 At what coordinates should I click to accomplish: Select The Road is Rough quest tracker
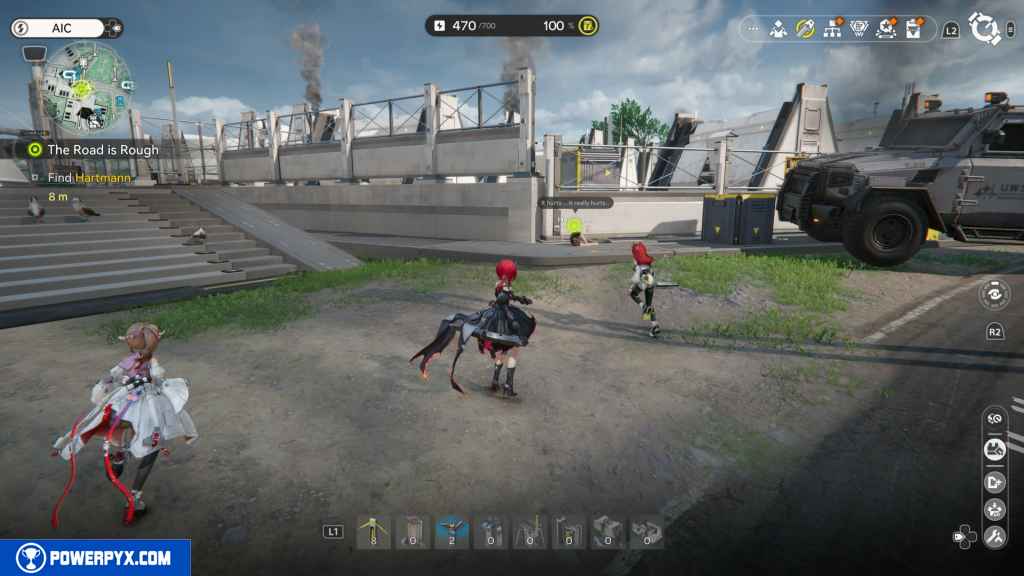tap(102, 150)
